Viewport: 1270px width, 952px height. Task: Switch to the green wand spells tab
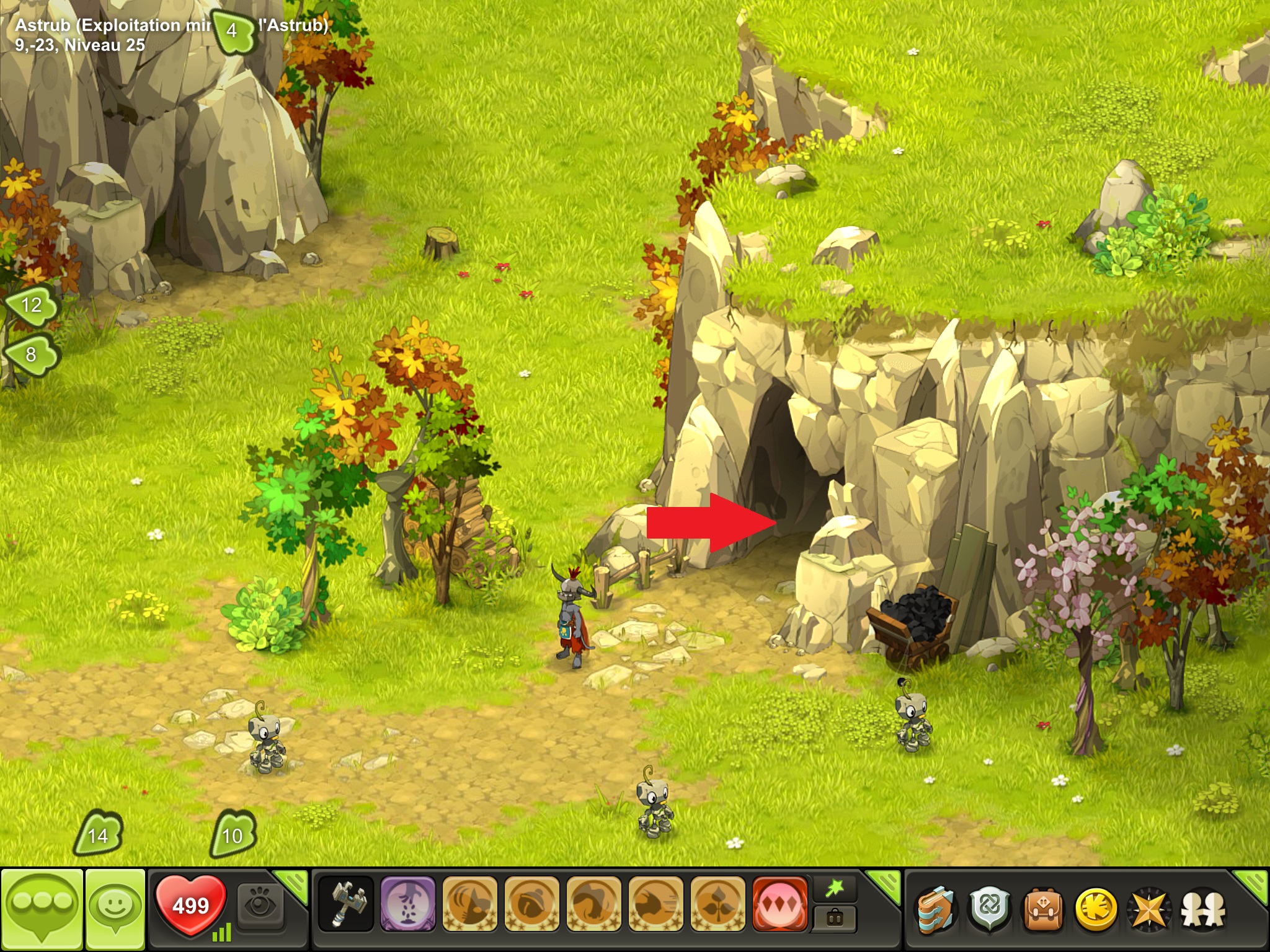pyautogui.click(x=835, y=889)
